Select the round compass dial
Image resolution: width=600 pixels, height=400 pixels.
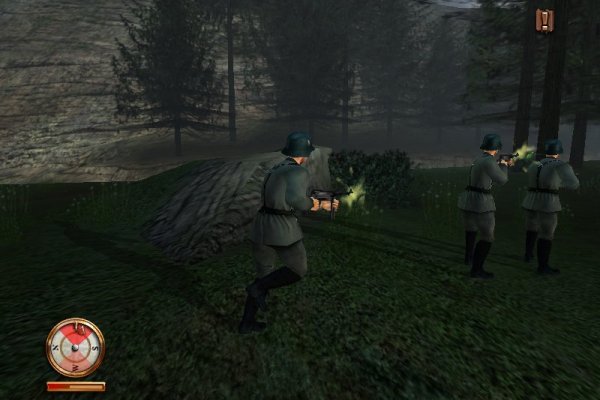(x=75, y=347)
